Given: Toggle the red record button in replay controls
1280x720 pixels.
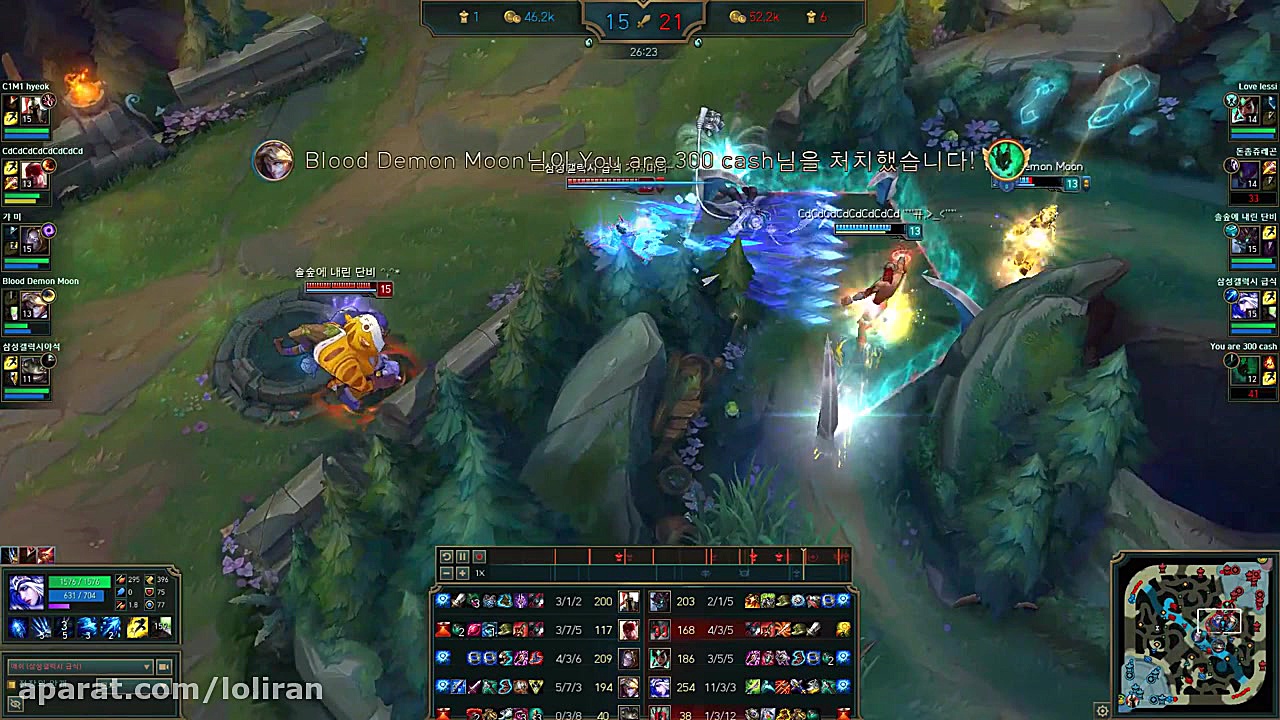Looking at the screenshot, I should tap(478, 557).
